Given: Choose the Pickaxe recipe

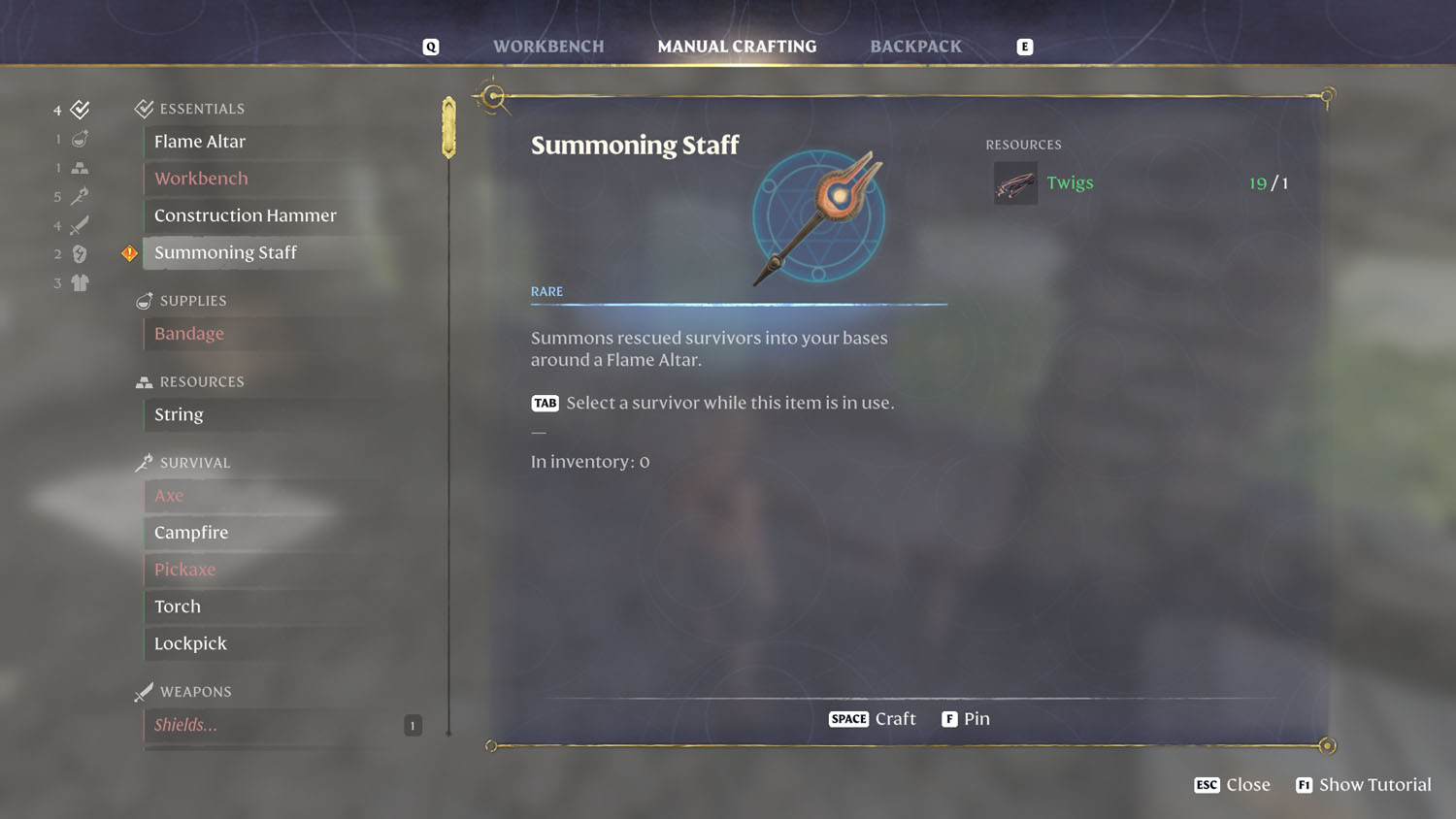Looking at the screenshot, I should pos(184,570).
